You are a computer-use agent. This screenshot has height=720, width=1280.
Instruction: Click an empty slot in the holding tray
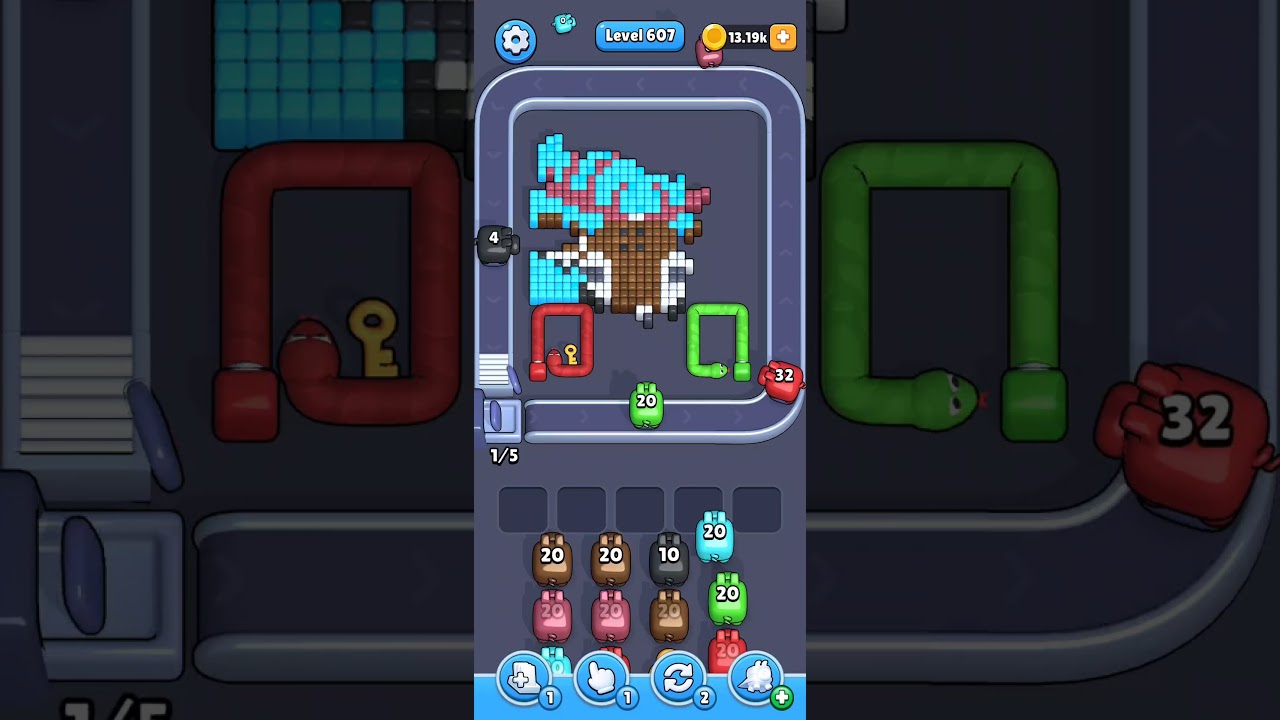523,508
